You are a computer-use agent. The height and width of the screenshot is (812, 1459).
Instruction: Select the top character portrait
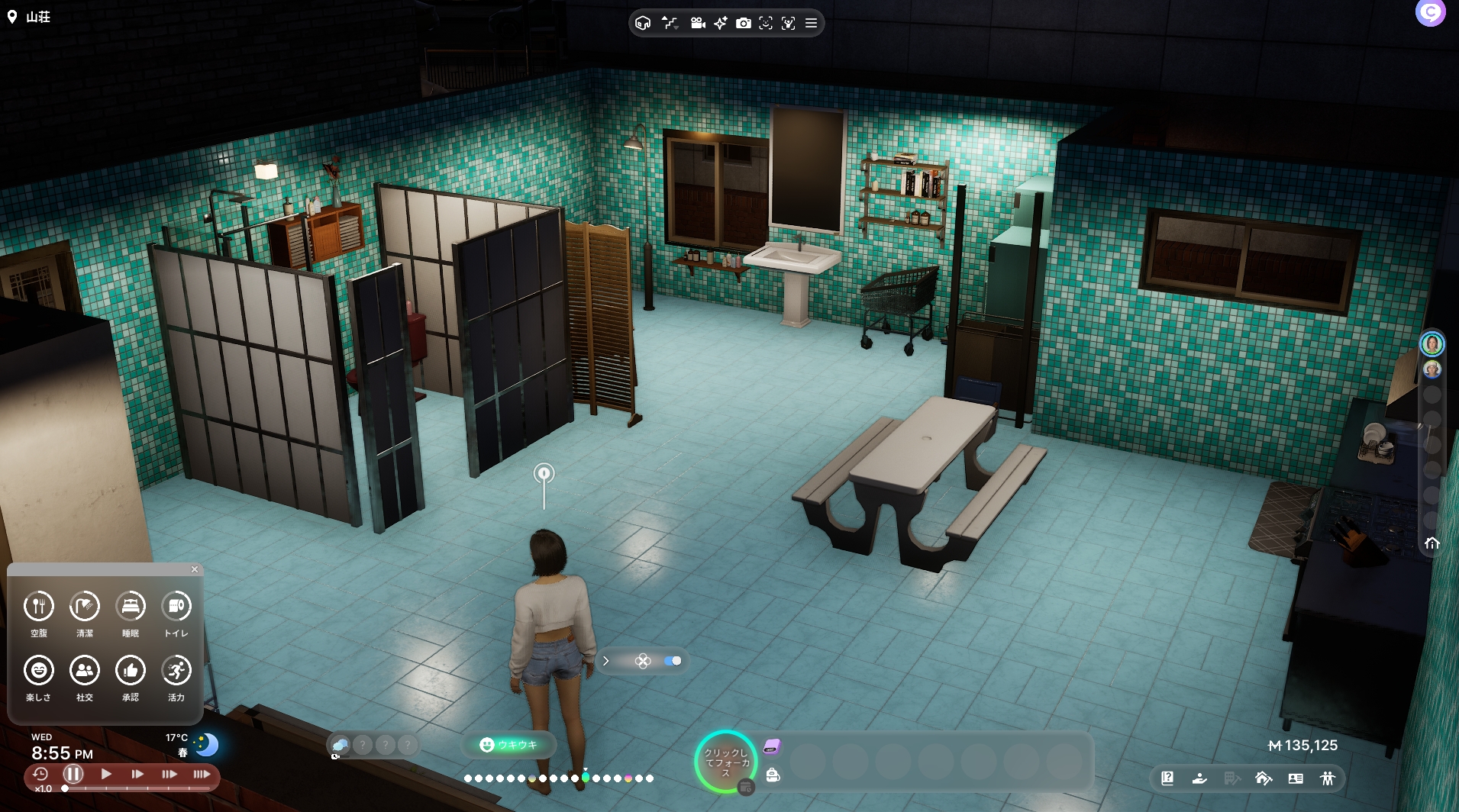[x=1432, y=344]
